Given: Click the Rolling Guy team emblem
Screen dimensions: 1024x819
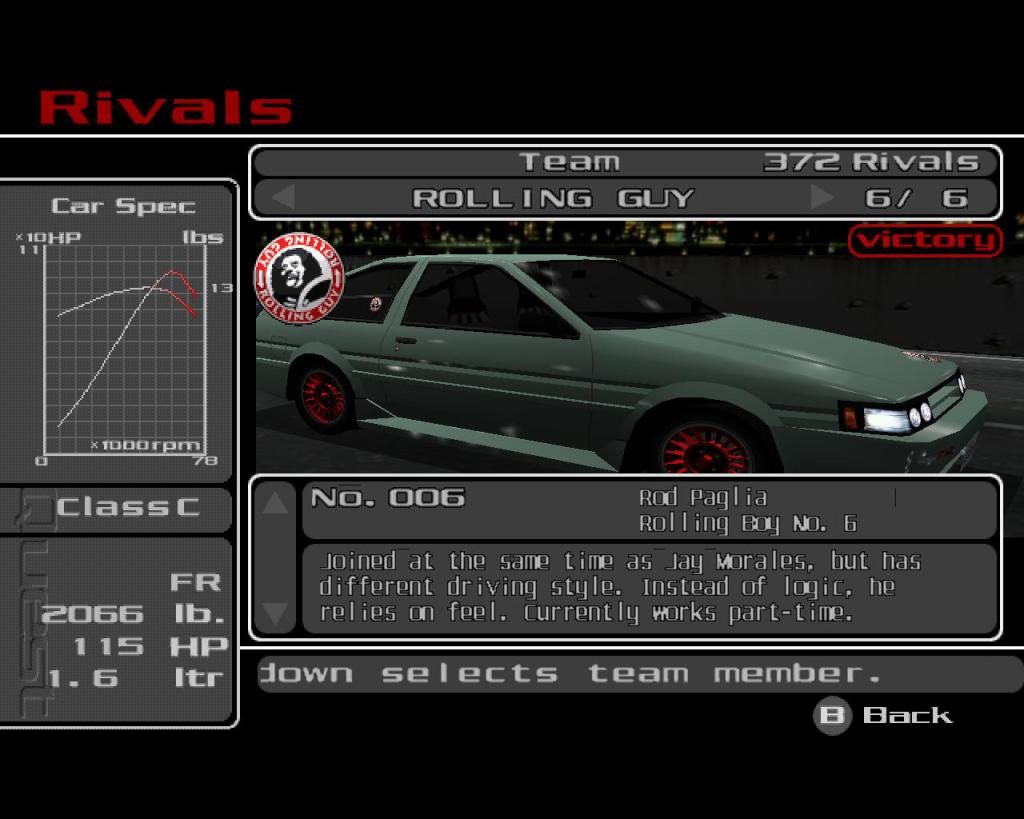Looking at the screenshot, I should click(x=300, y=278).
